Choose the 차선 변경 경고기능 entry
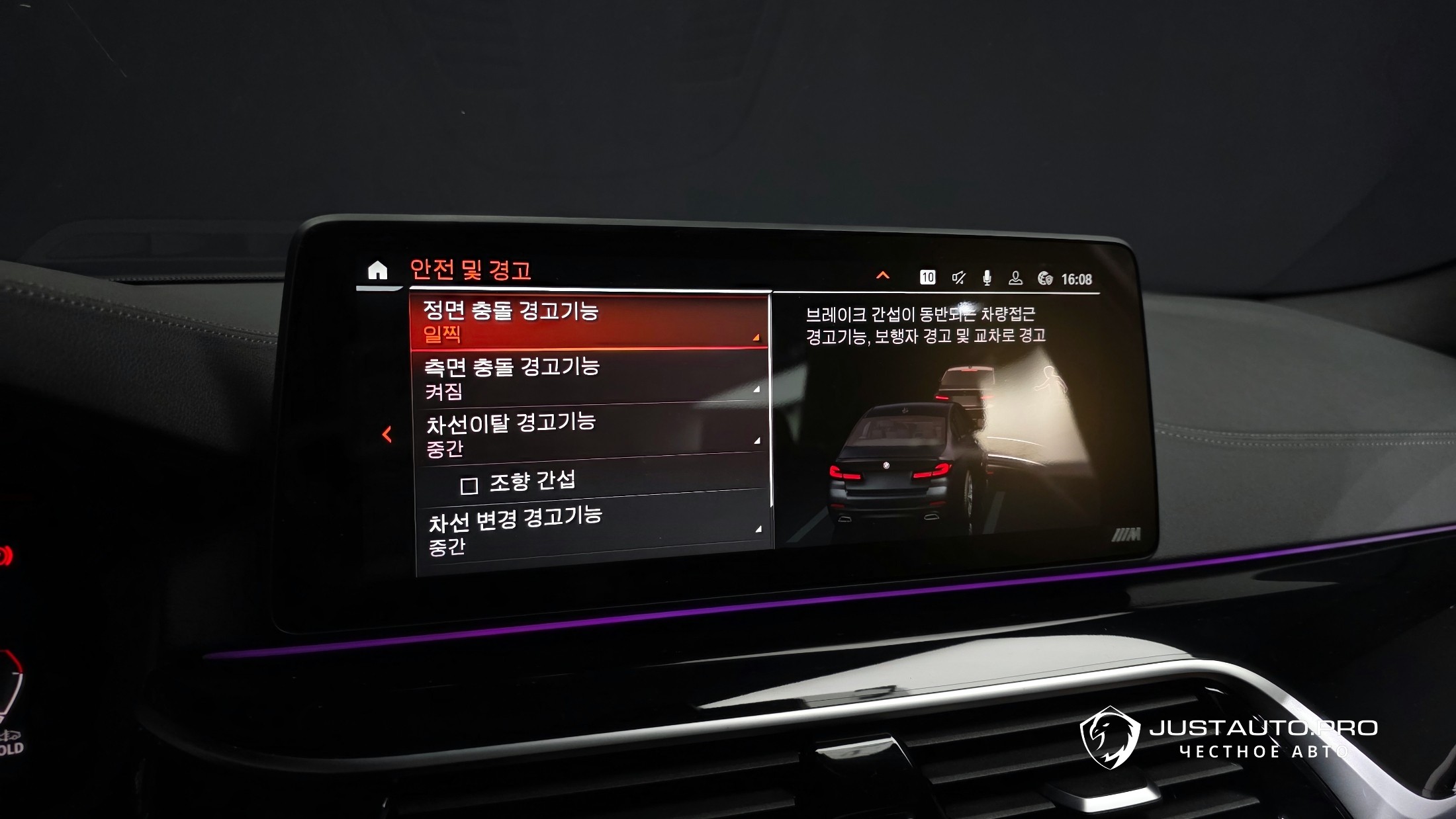1456x819 pixels. click(592, 529)
